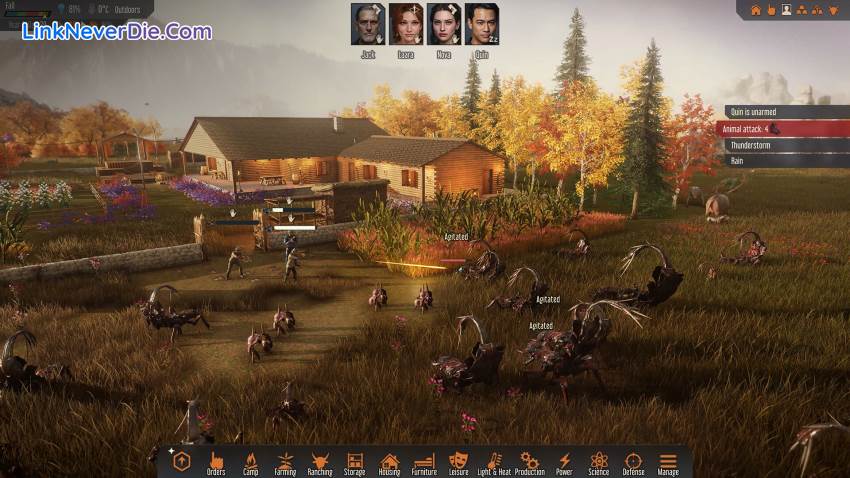Open the Orders menu

(x=216, y=461)
